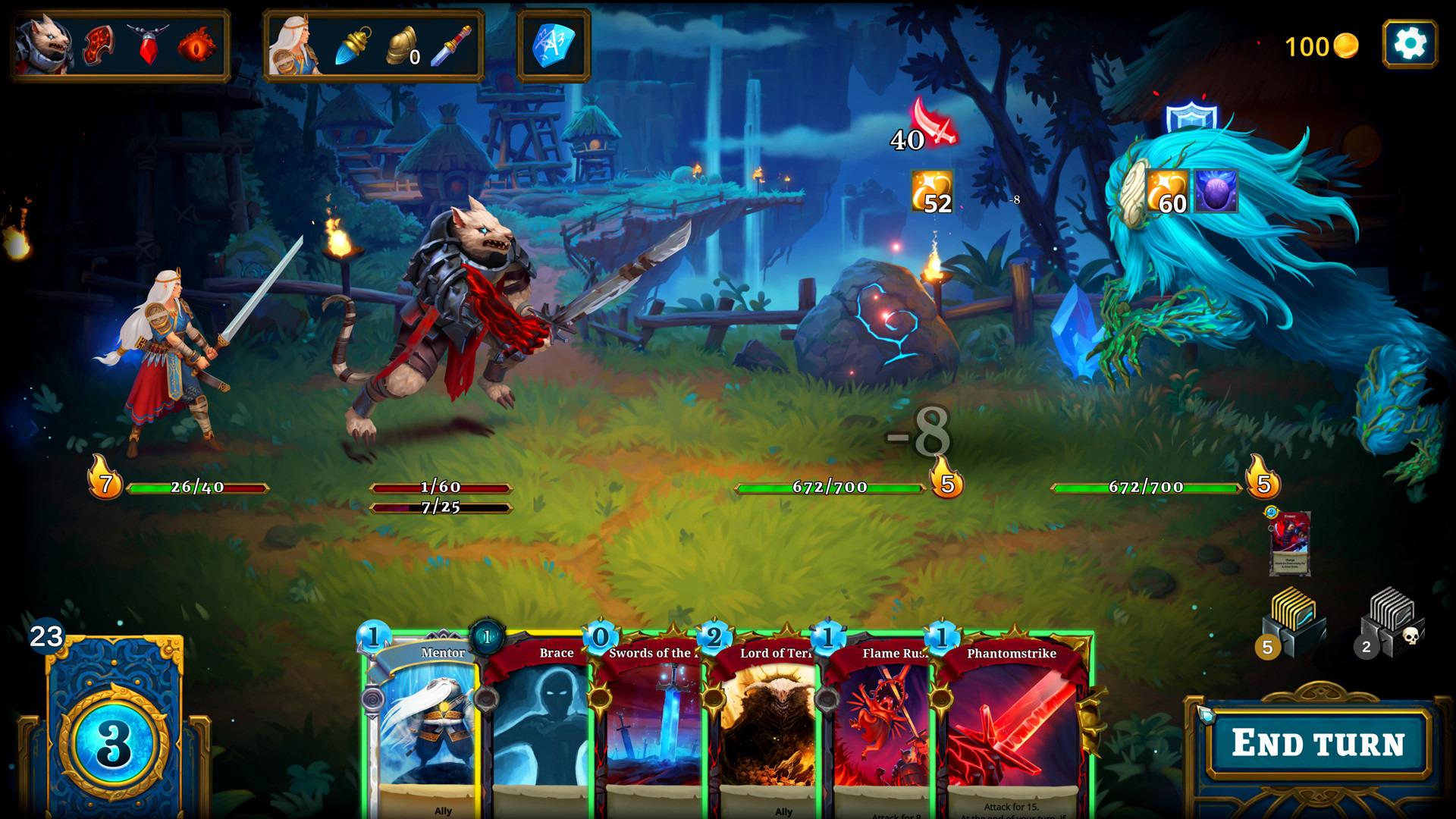Screen dimensions: 1456x819
Task: Inspect the dagger item icon
Action: coord(451,45)
